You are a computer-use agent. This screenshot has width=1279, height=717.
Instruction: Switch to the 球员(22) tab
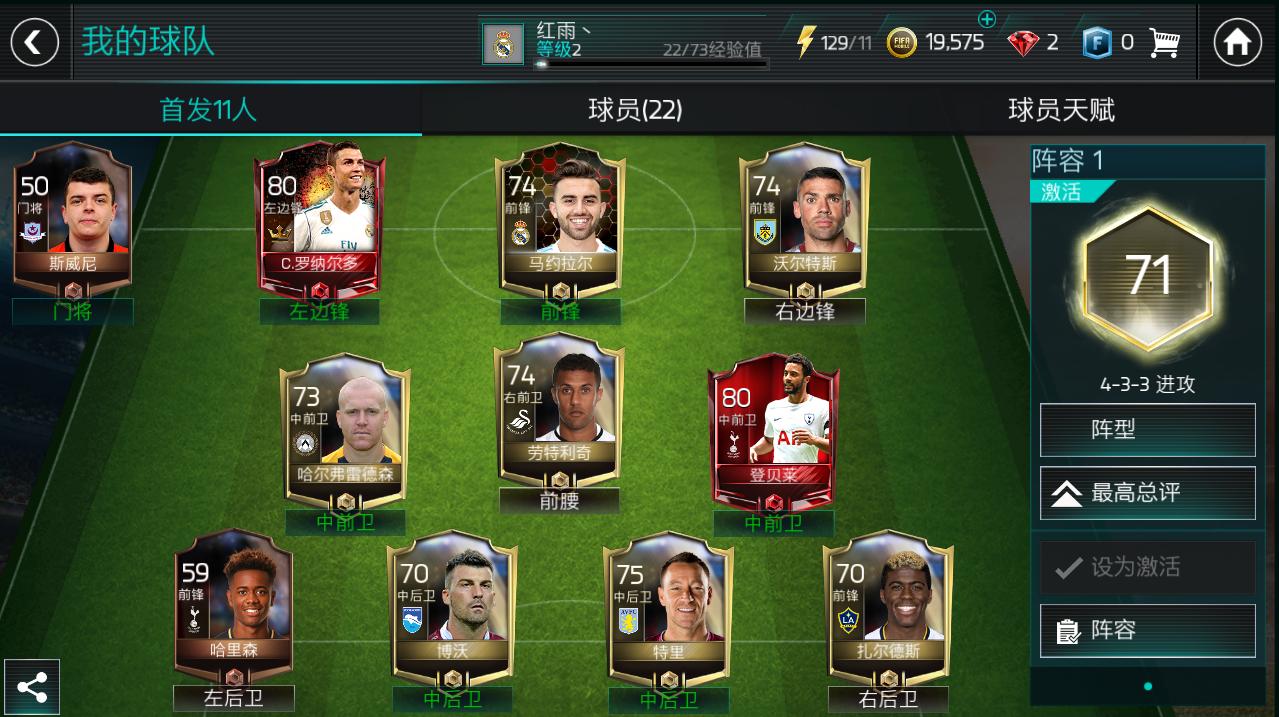pos(635,110)
